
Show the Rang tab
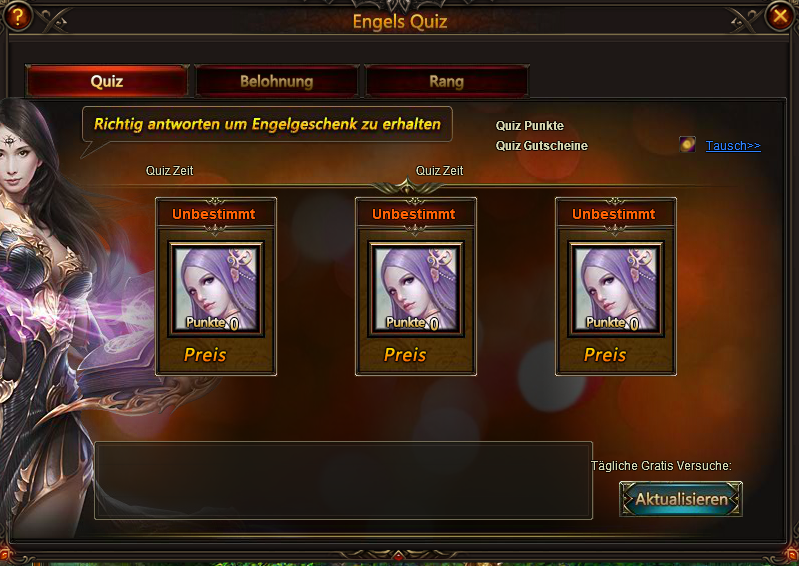tap(446, 81)
